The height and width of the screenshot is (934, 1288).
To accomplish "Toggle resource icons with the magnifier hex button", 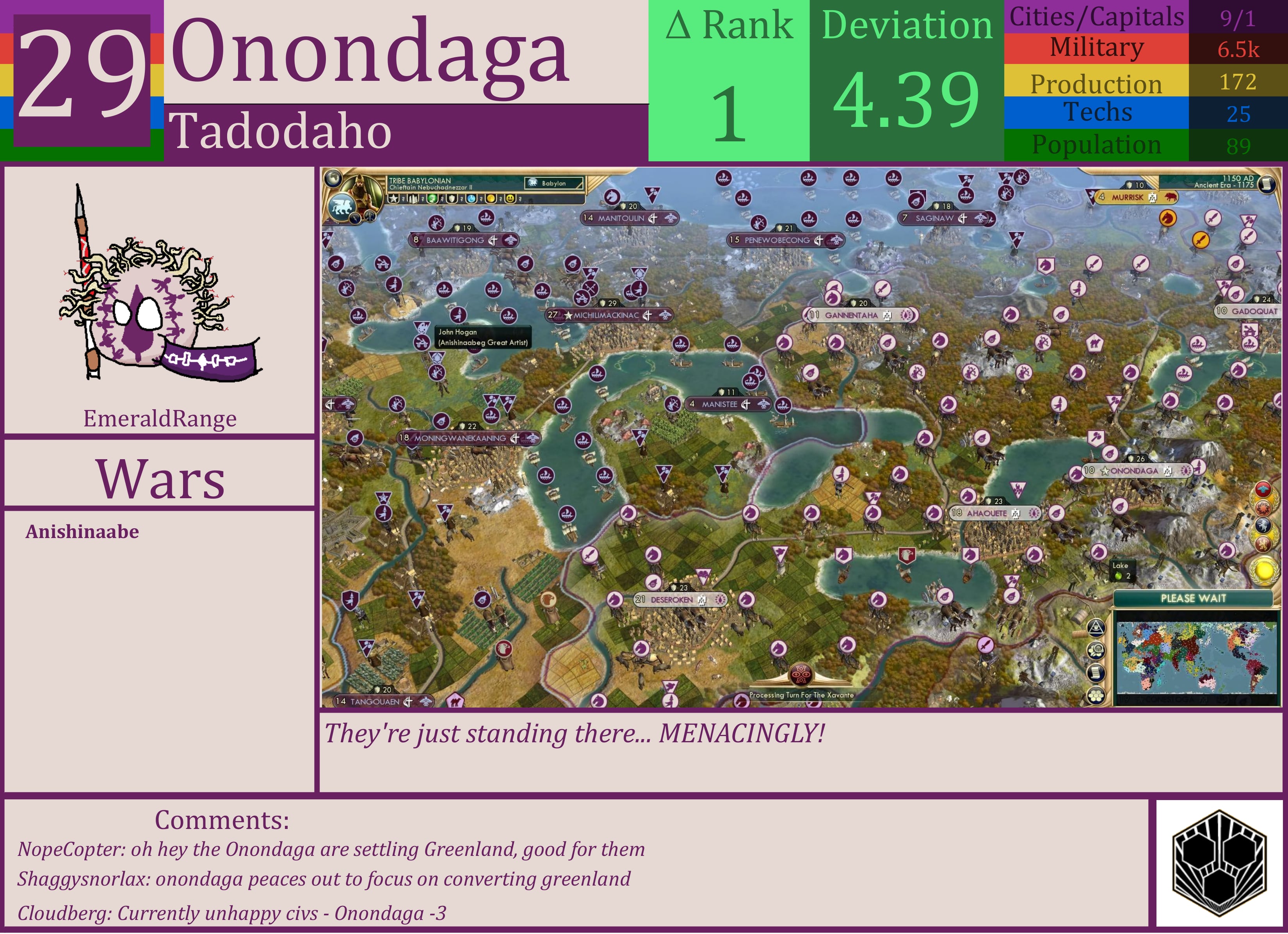I will 1097,651.
